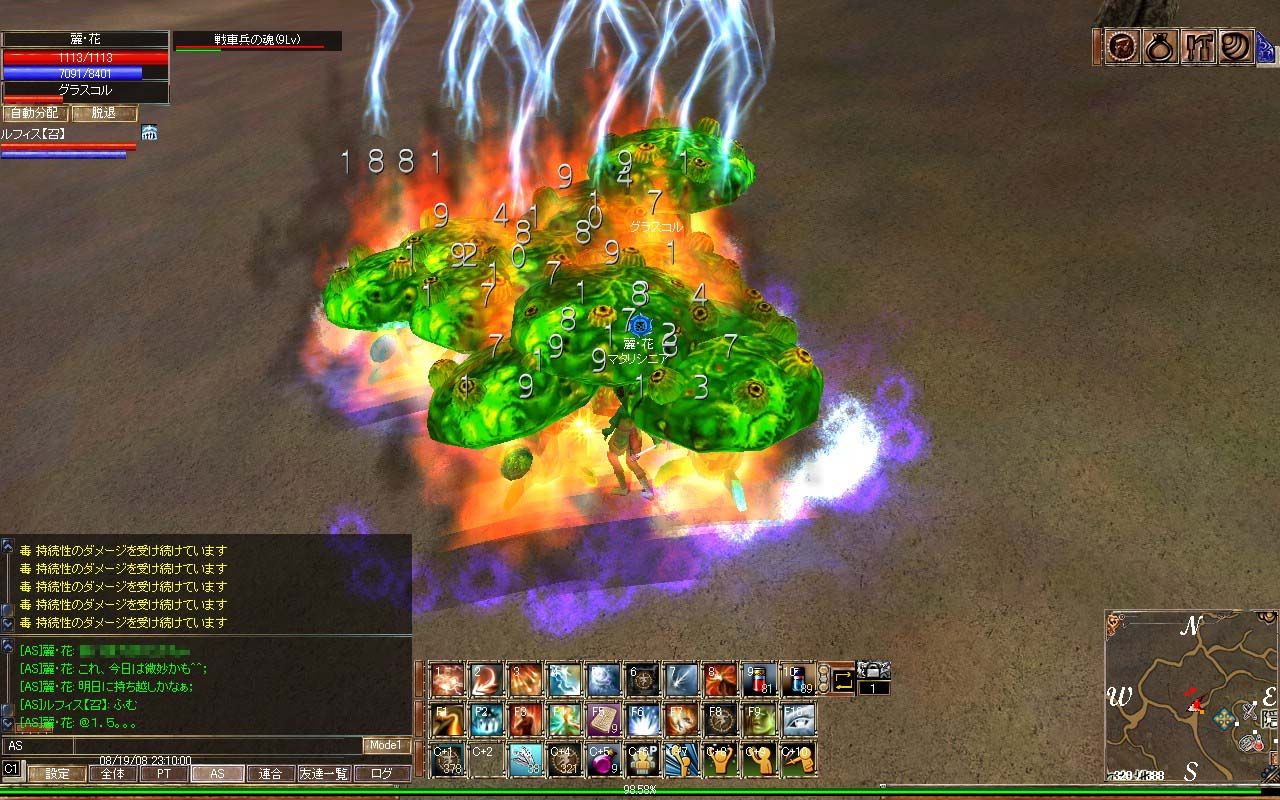Open the hammer and wrench tools icon
The image size is (1280, 800).
click(x=1198, y=47)
